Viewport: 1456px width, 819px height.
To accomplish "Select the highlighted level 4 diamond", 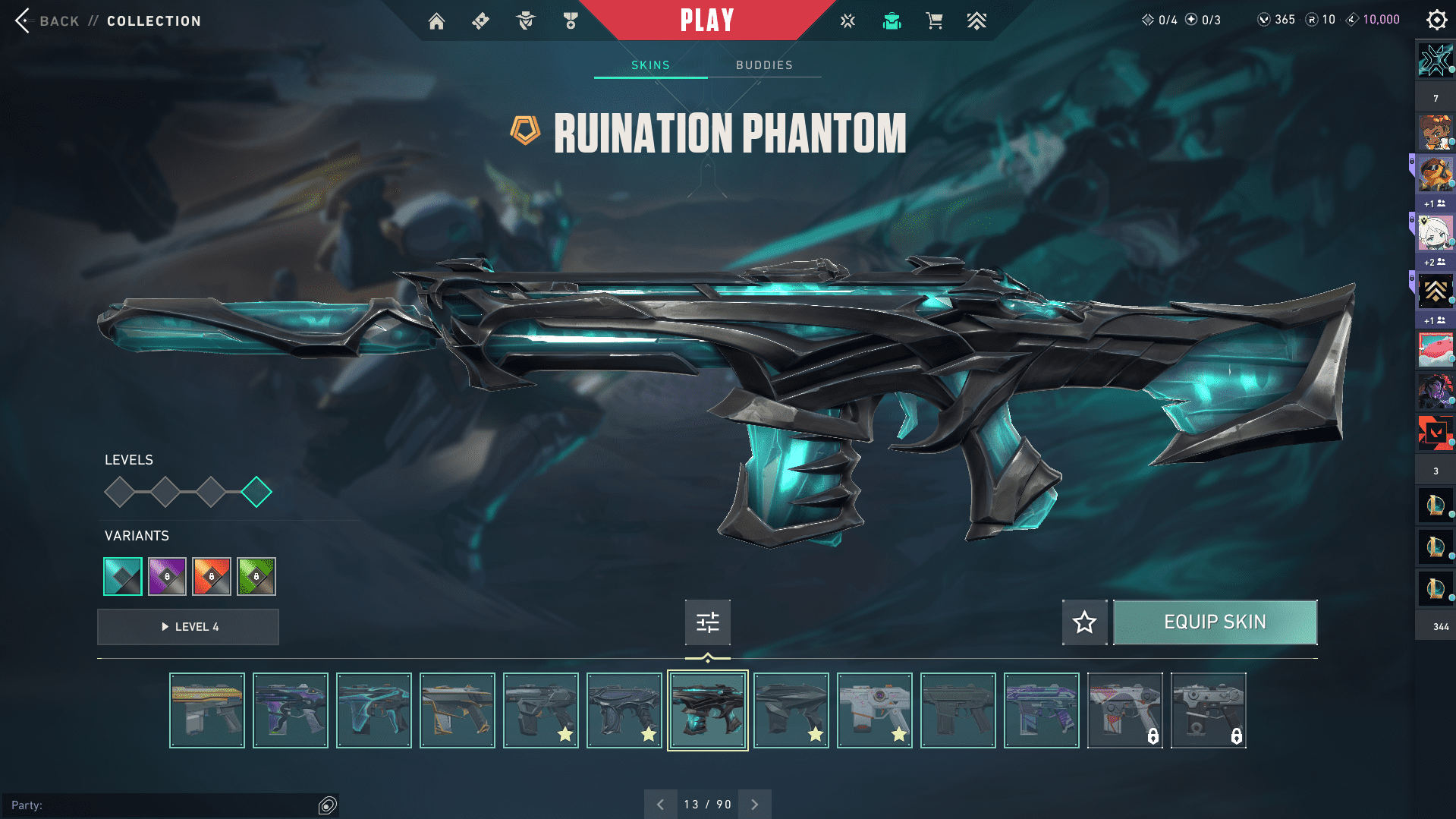I will [256, 492].
